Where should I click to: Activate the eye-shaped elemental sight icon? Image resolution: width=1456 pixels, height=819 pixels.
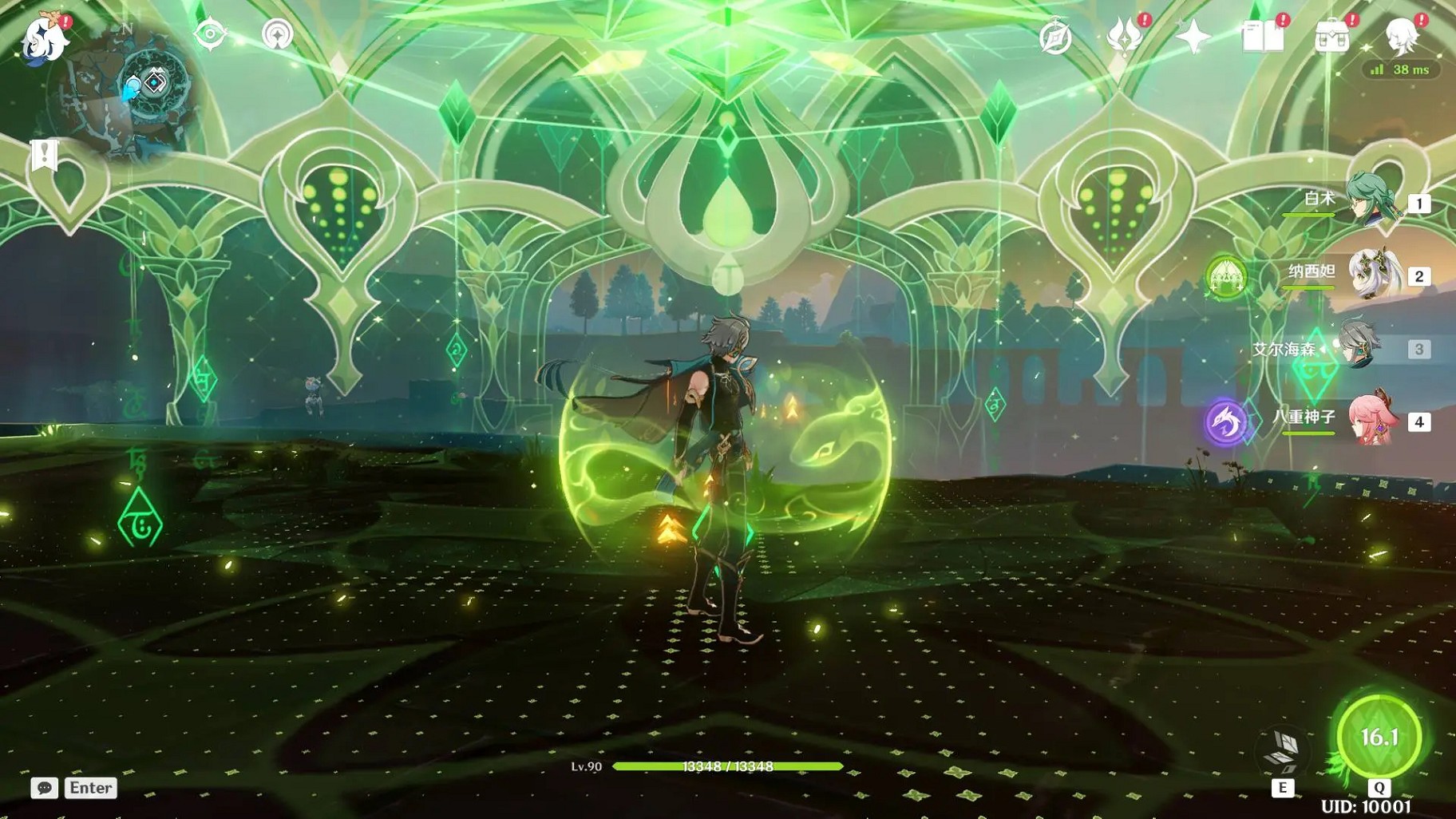coord(210,34)
